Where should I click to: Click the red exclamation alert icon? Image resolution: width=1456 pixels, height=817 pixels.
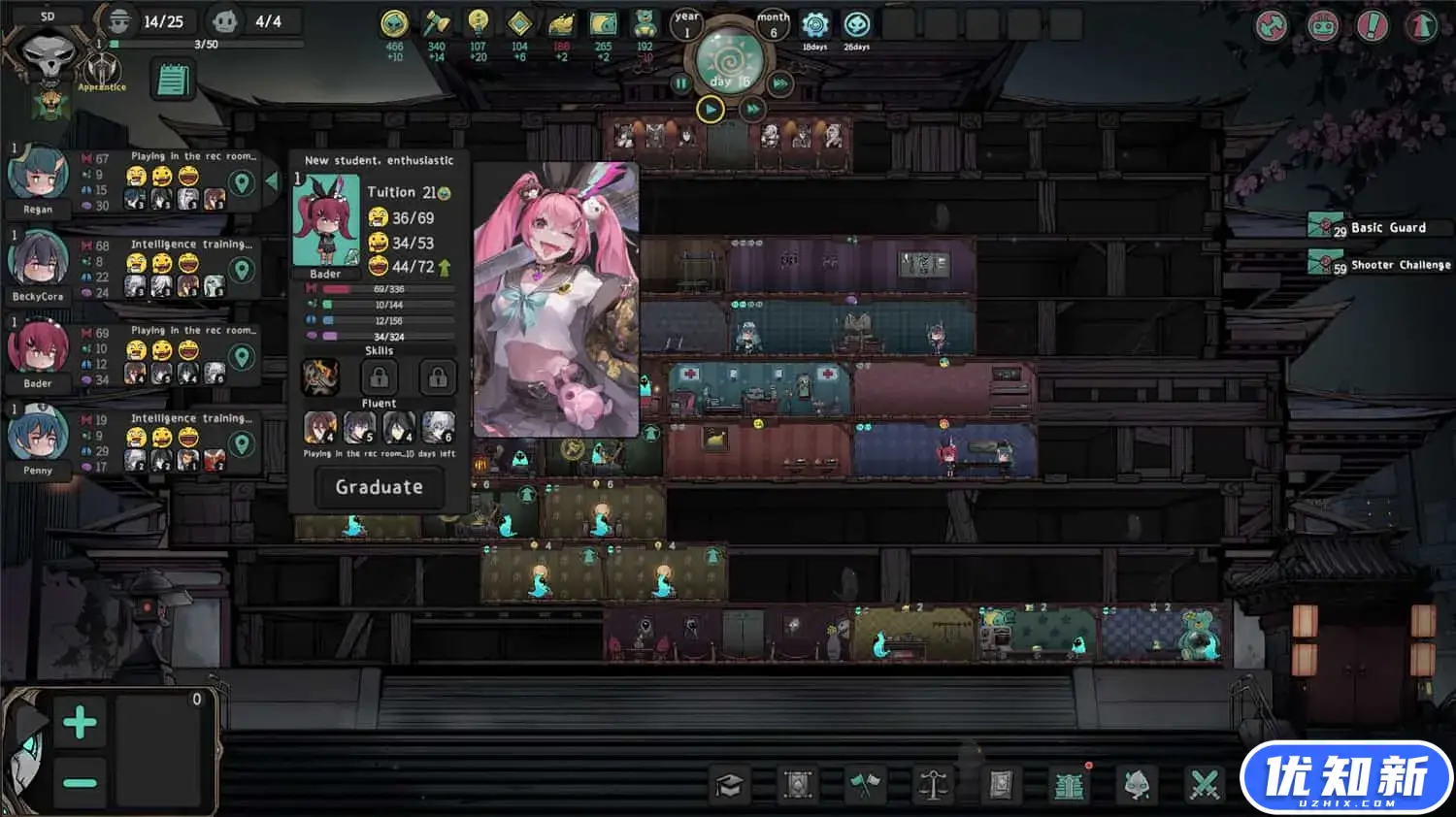pos(1372,26)
